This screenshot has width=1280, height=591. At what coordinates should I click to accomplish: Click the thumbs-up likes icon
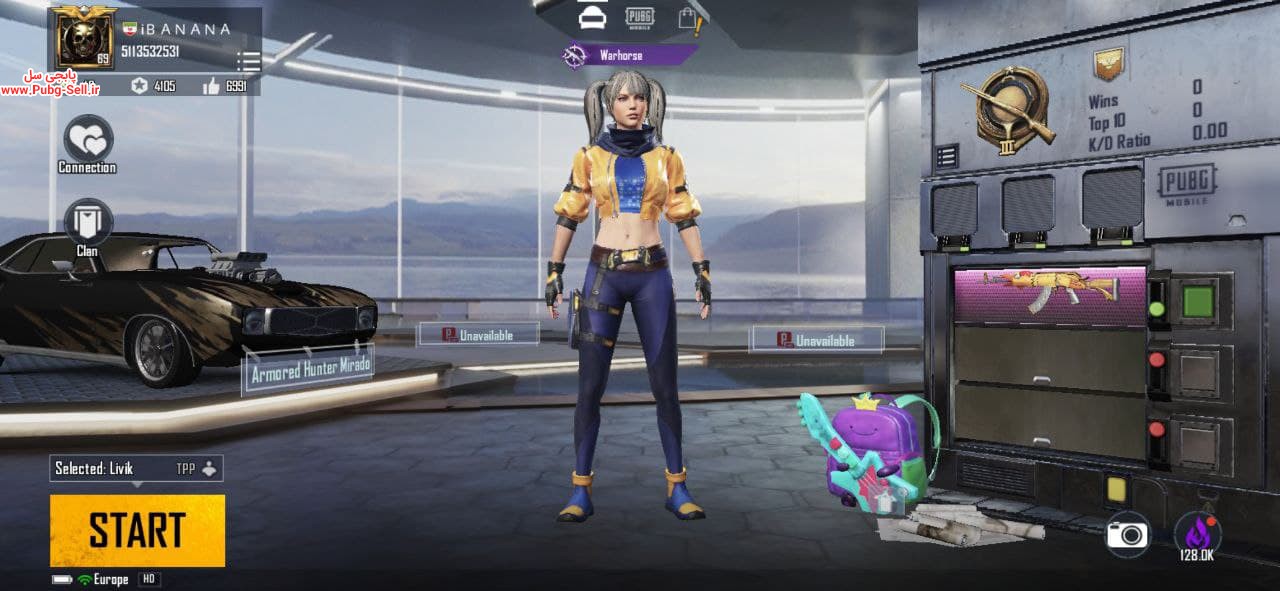point(211,86)
